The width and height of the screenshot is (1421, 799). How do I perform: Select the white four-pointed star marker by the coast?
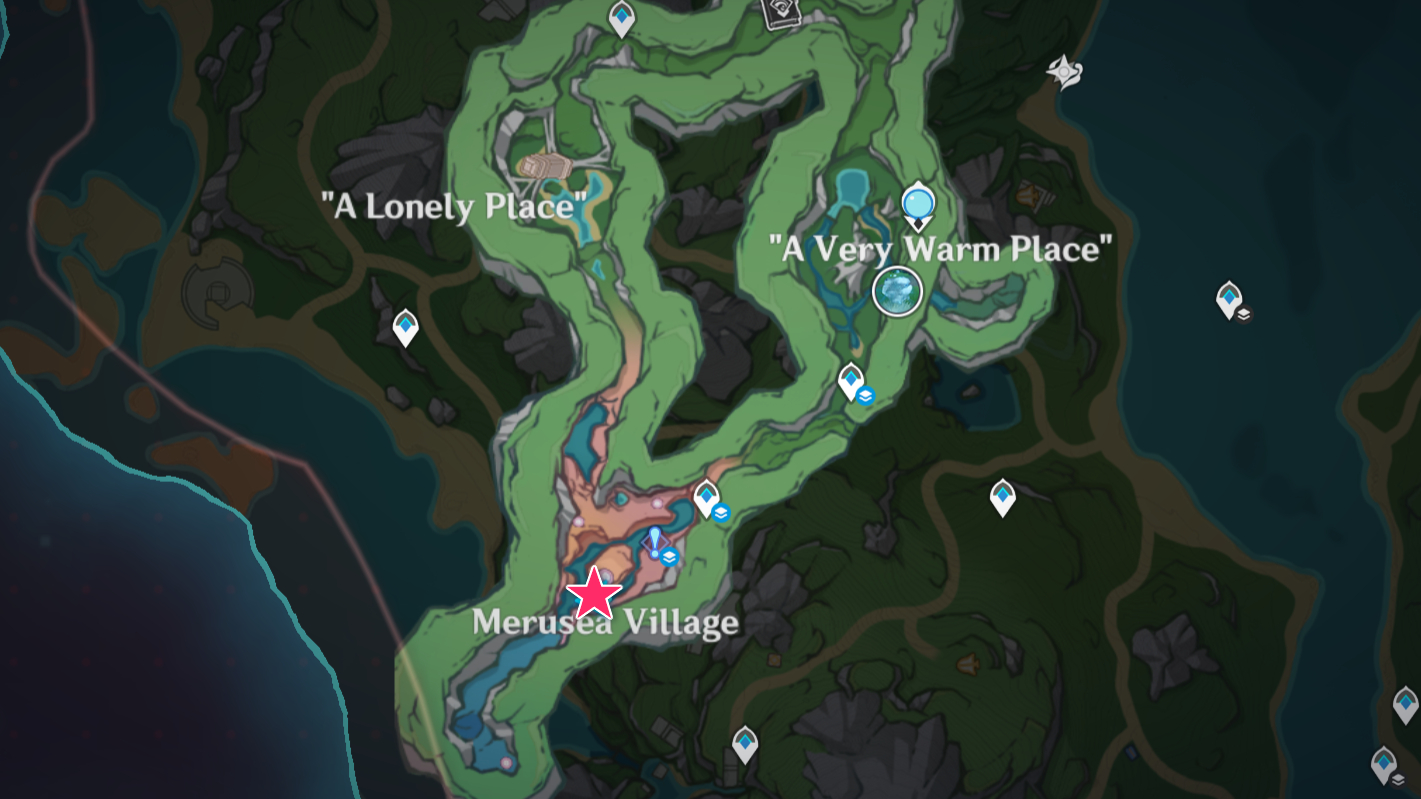1063,72
